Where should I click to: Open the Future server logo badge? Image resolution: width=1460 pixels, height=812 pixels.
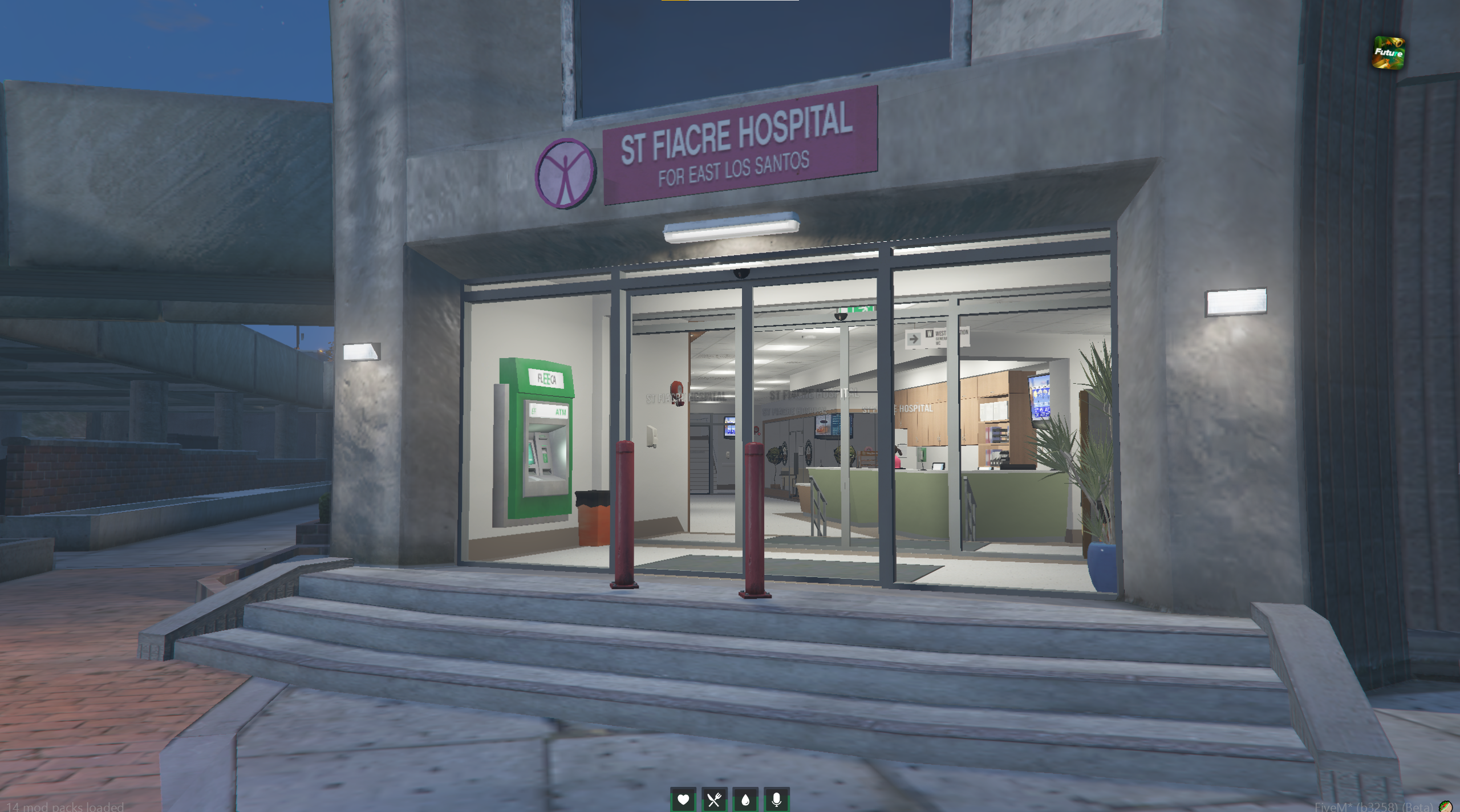point(1388,53)
